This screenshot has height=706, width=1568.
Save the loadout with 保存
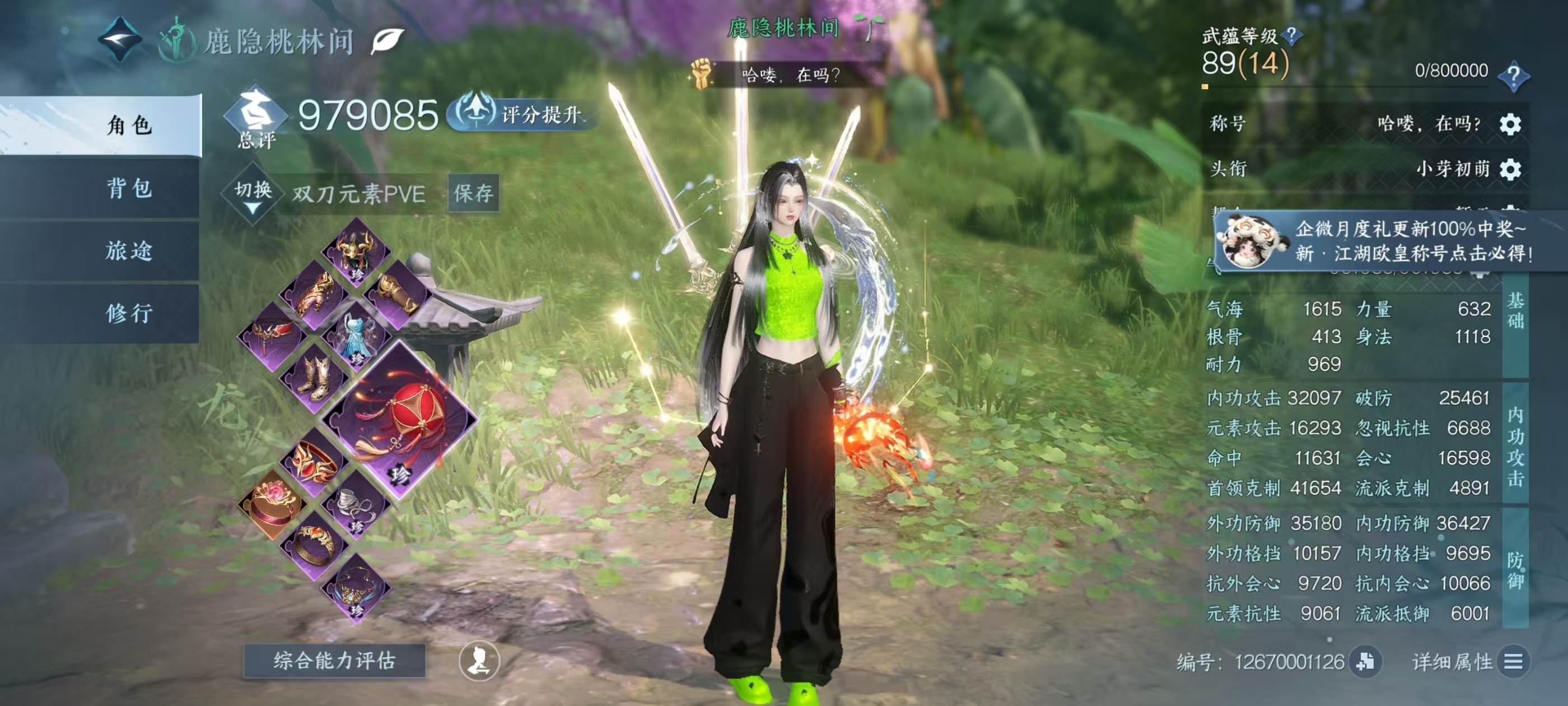tap(474, 193)
